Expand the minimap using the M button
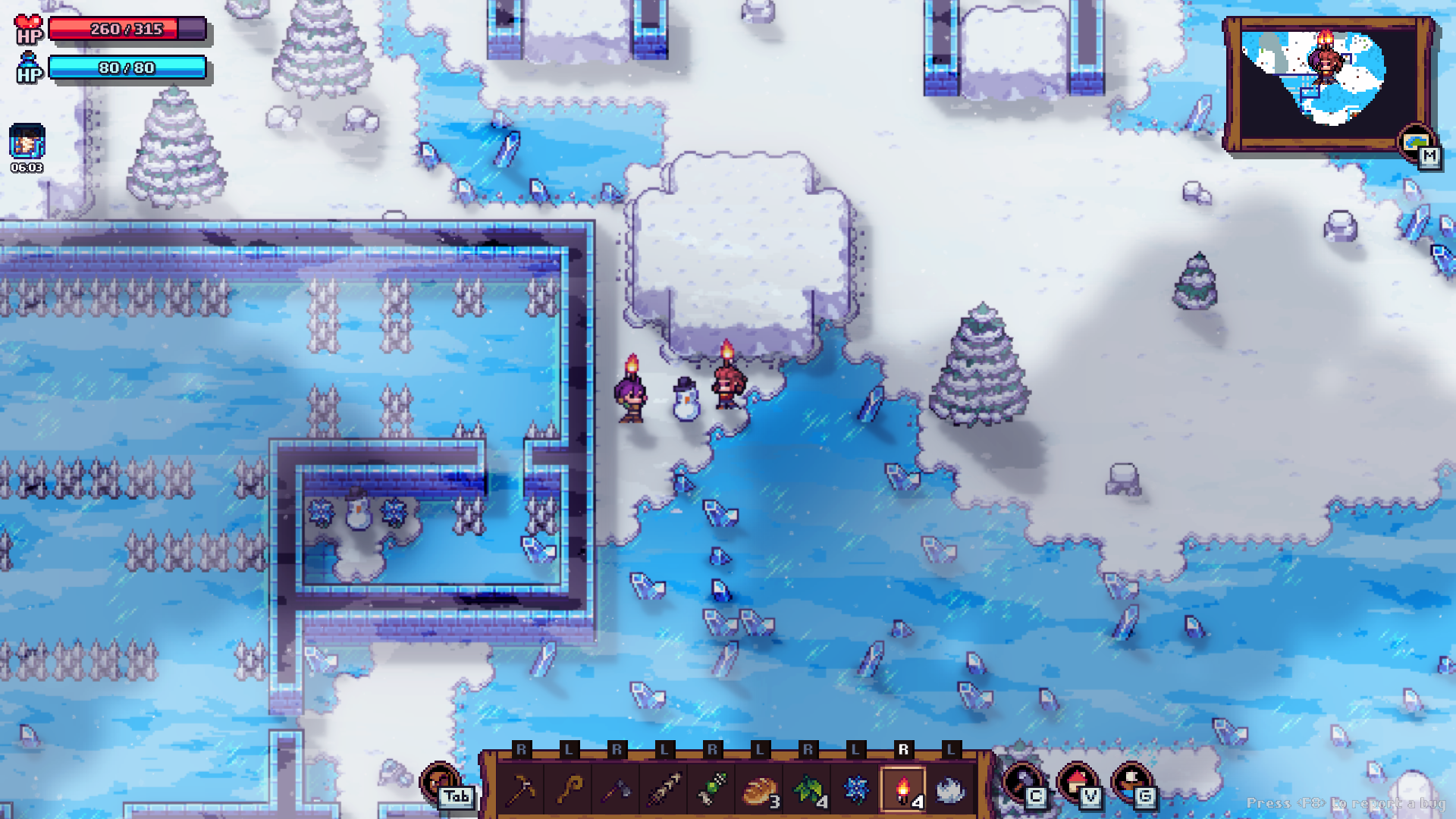Image resolution: width=1456 pixels, height=819 pixels. tap(1430, 155)
